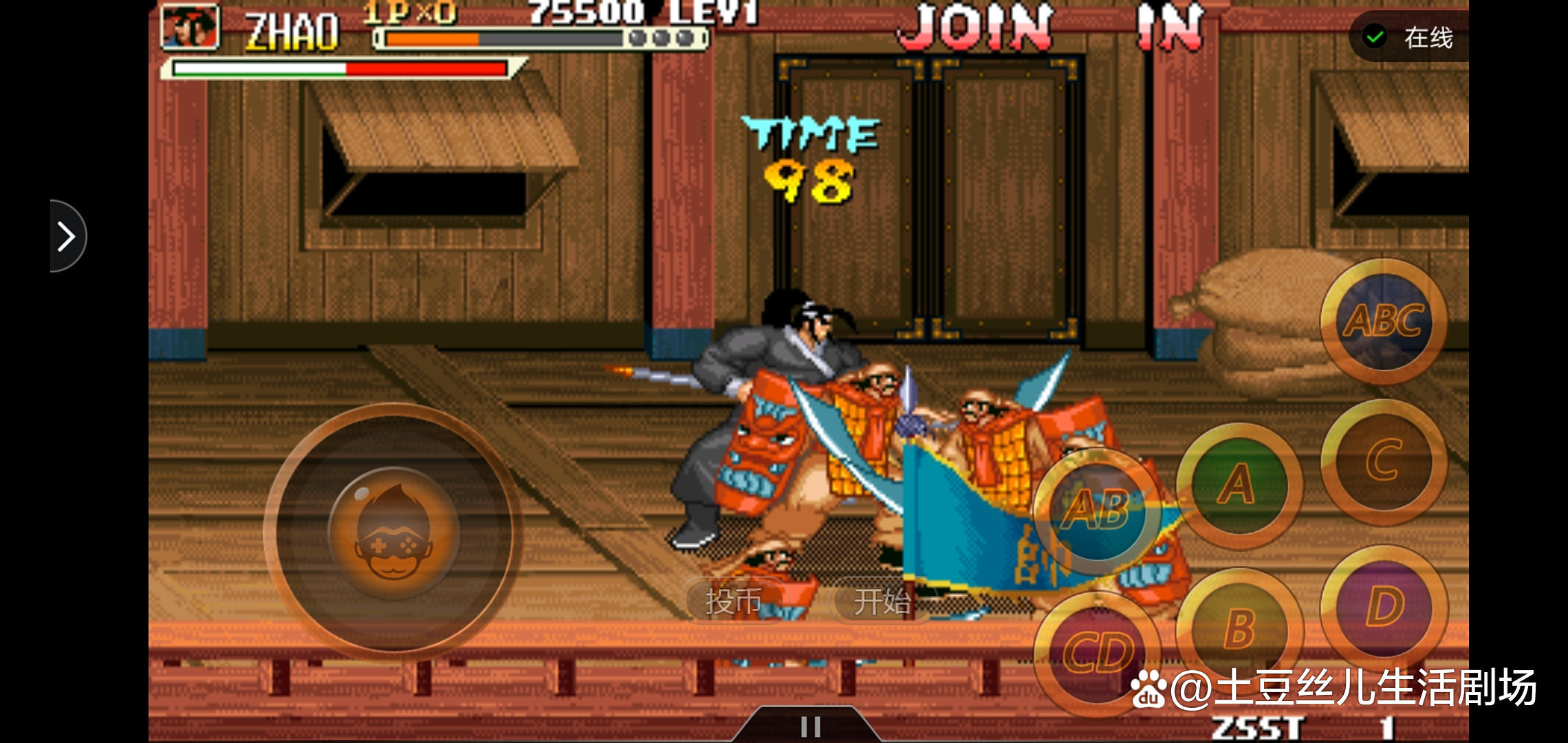Viewport: 1568px width, 743px height.
Task: Tap the monkey gamepad joystick
Action: [x=393, y=531]
